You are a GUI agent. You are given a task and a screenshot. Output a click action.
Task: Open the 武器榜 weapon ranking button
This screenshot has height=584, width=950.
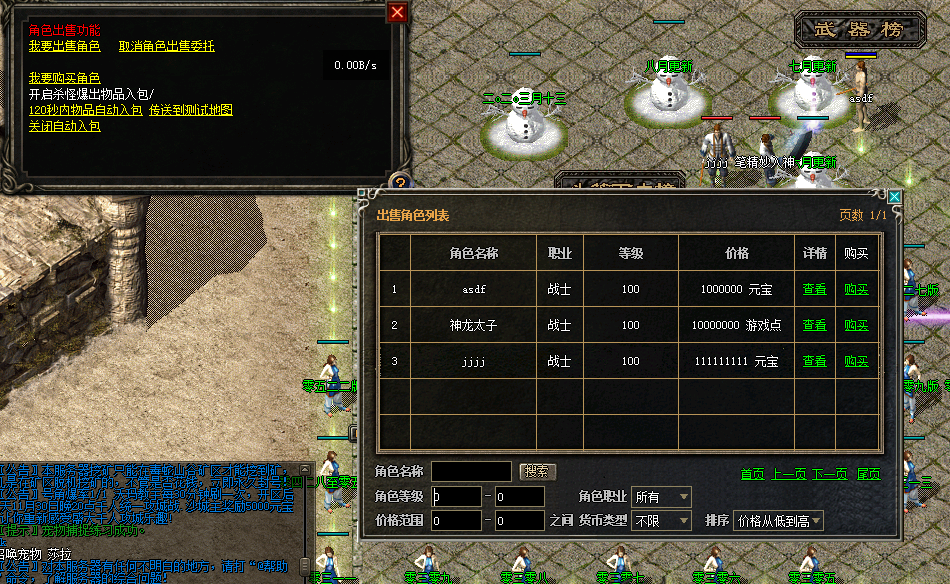click(861, 30)
